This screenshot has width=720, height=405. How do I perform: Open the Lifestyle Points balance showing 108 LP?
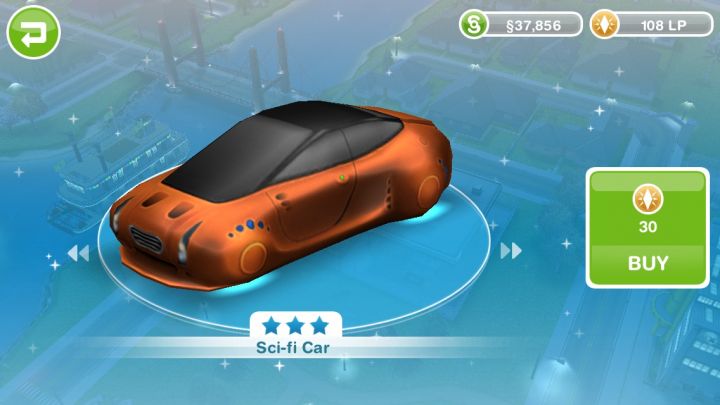pos(651,24)
